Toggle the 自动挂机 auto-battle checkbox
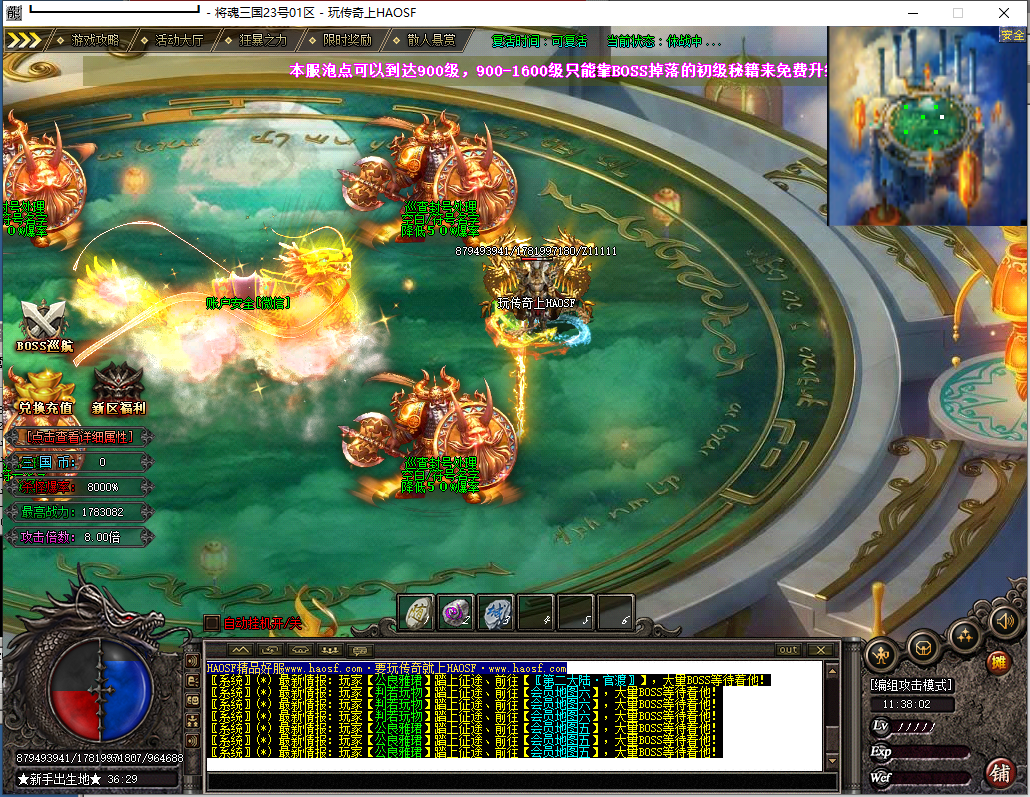Screen dimensions: 1030x797 tap(211, 623)
